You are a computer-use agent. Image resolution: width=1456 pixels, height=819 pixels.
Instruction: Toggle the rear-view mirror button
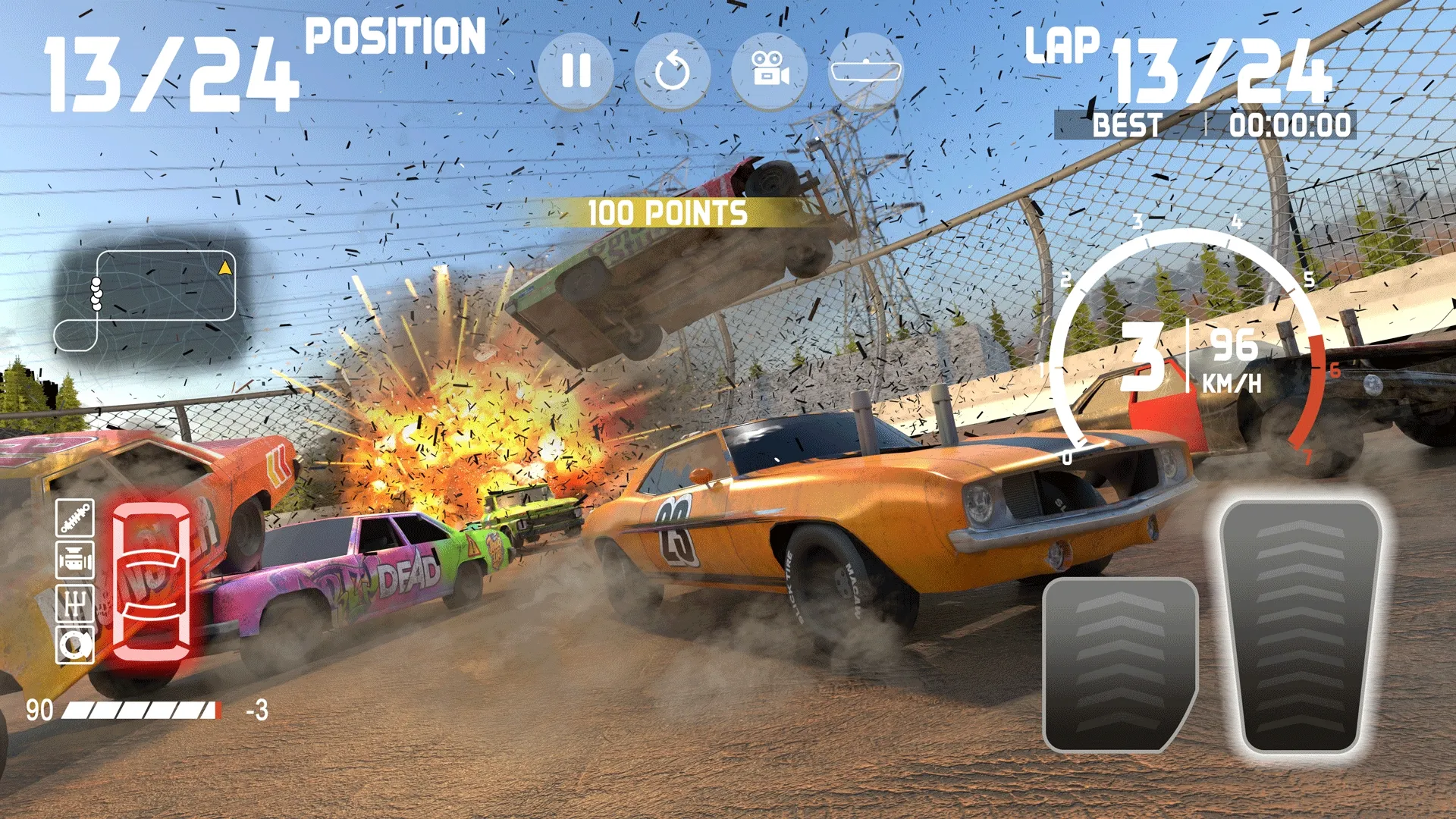(865, 71)
